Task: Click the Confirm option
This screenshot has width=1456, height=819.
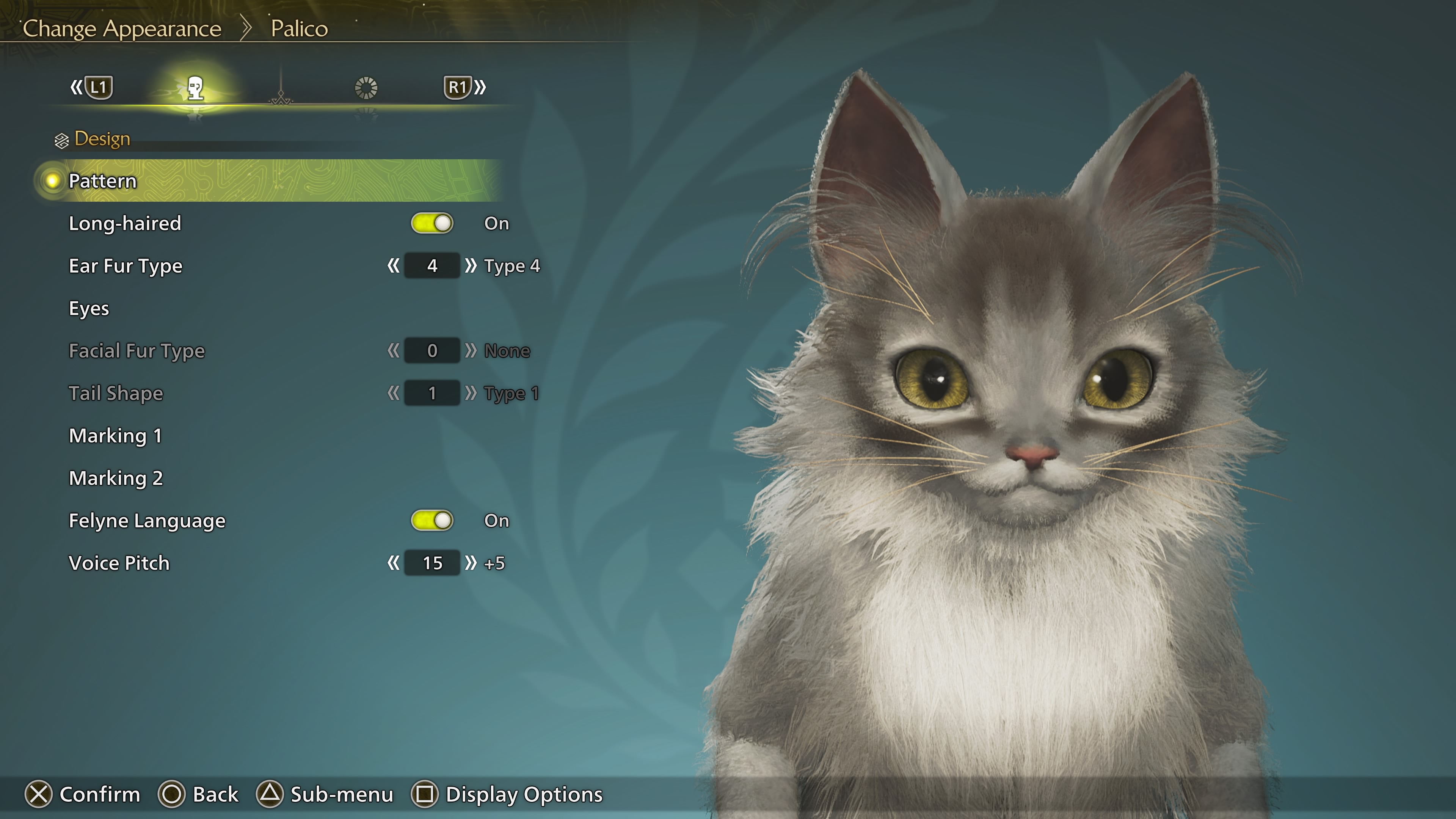Action: (x=83, y=794)
